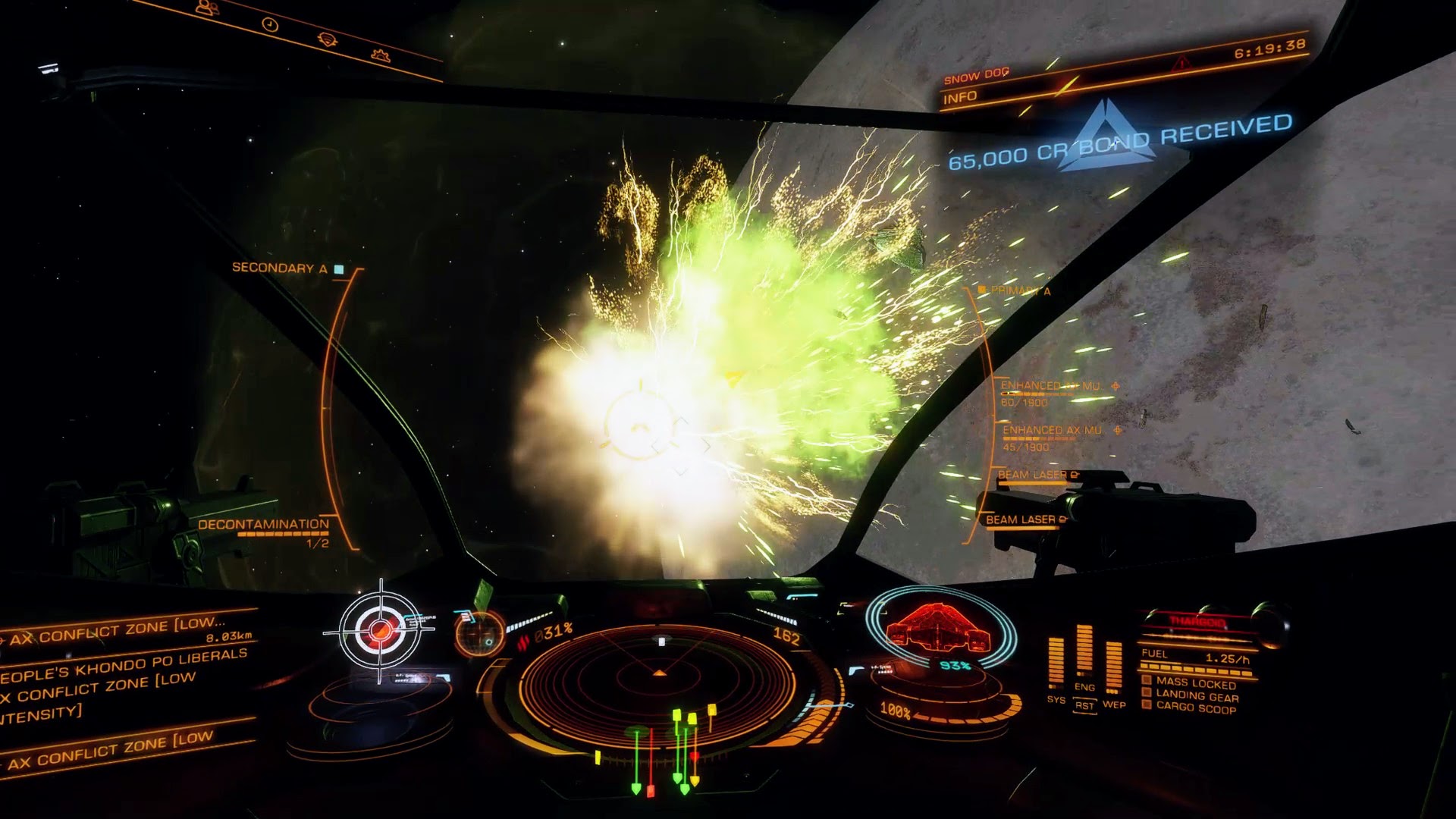The width and height of the screenshot is (1456, 819).
Task: Open the Snow Dog INFO panel header
Action: [x=960, y=98]
